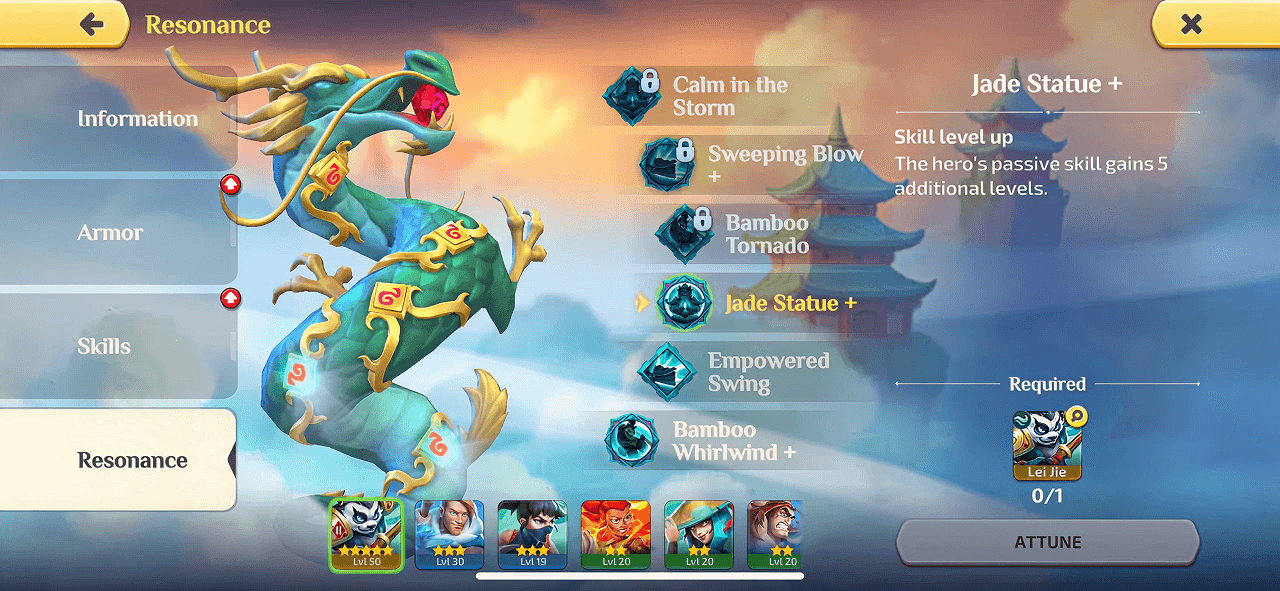Show the Skills tab
The image size is (1280, 591).
pyautogui.click(x=104, y=347)
